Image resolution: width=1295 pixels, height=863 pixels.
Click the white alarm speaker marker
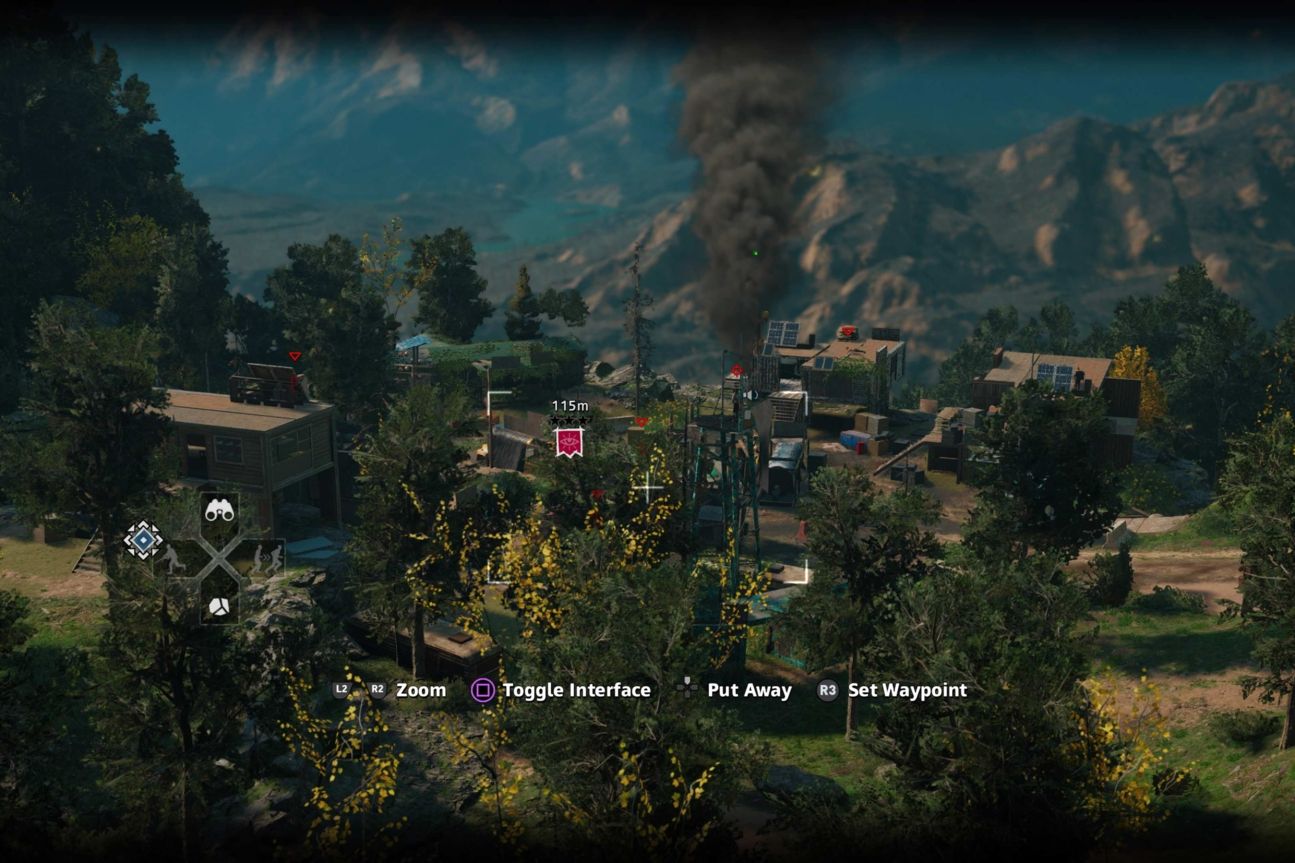[750, 396]
